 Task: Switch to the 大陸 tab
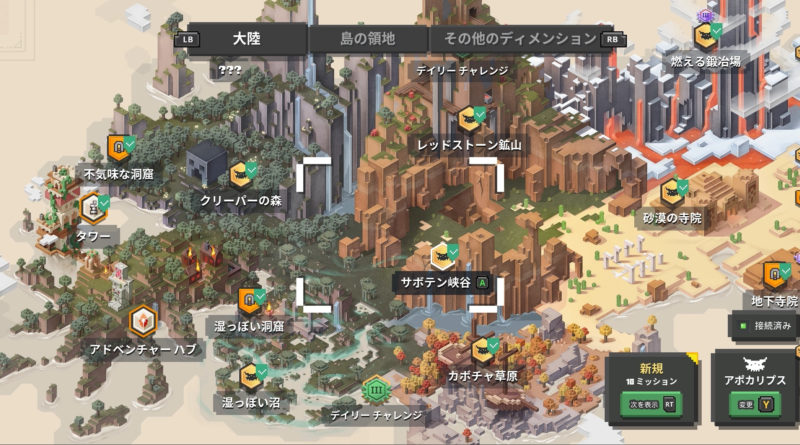pos(246,39)
